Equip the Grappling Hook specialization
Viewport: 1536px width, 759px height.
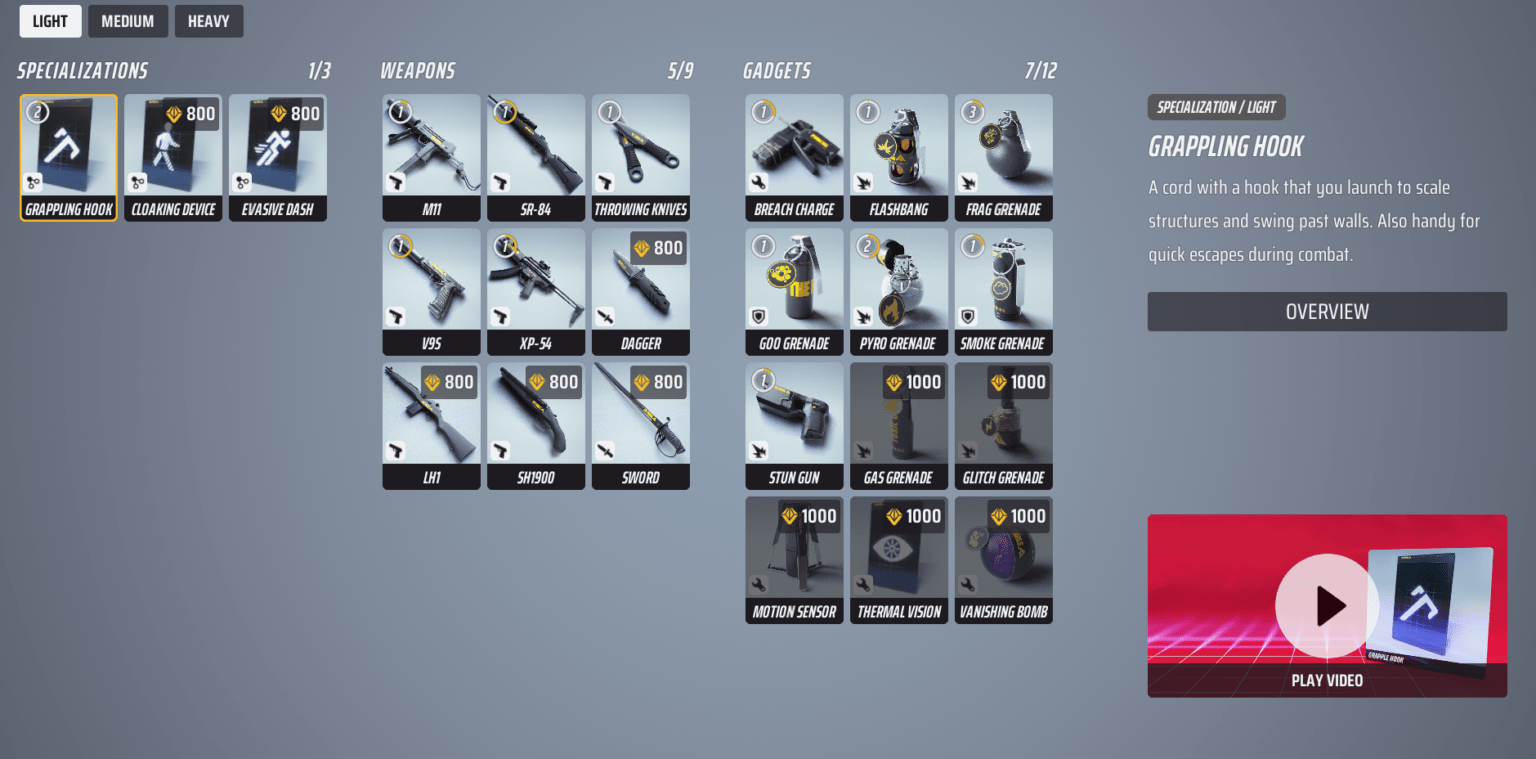(68, 157)
